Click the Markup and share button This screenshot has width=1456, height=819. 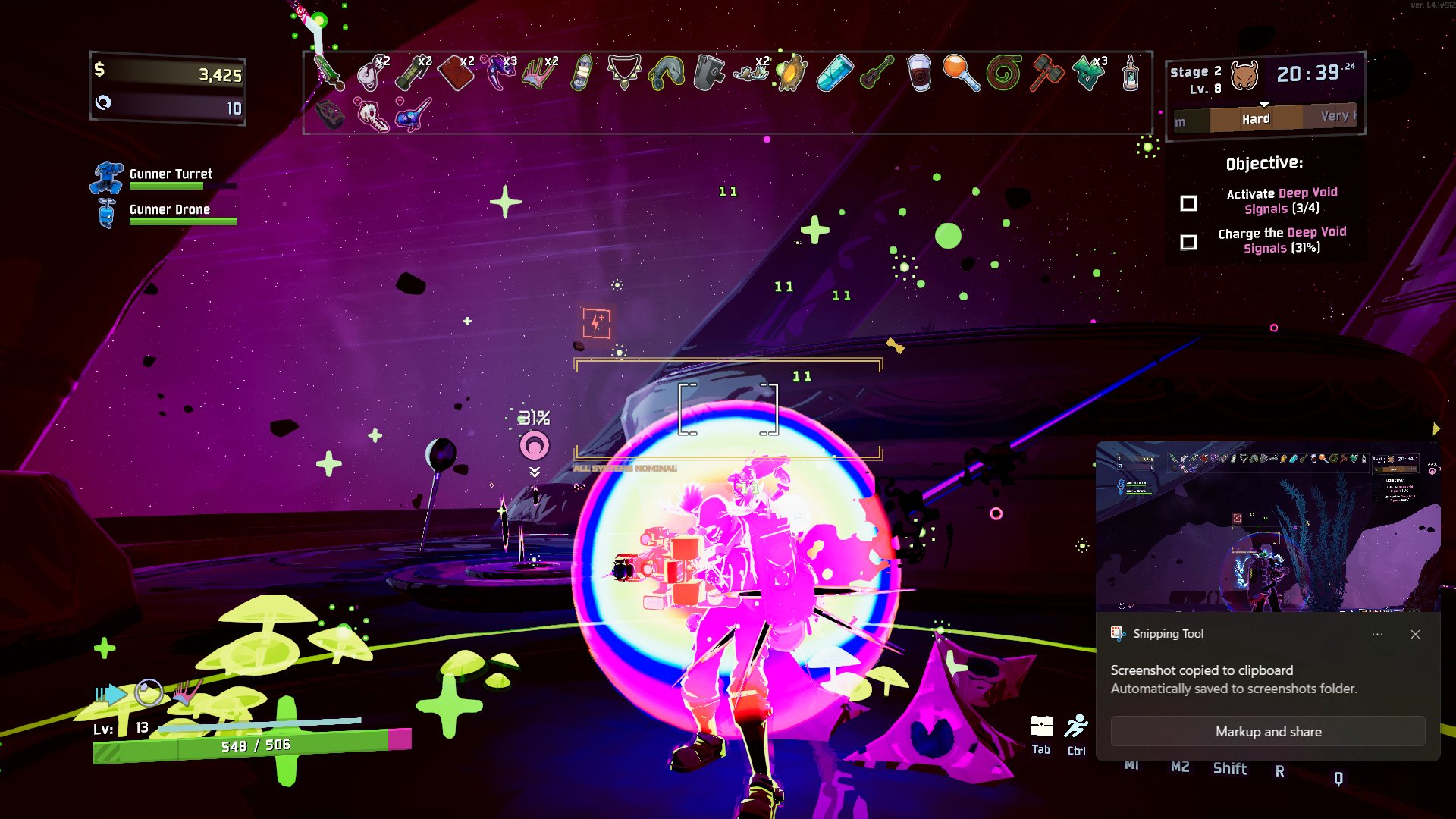1268,732
